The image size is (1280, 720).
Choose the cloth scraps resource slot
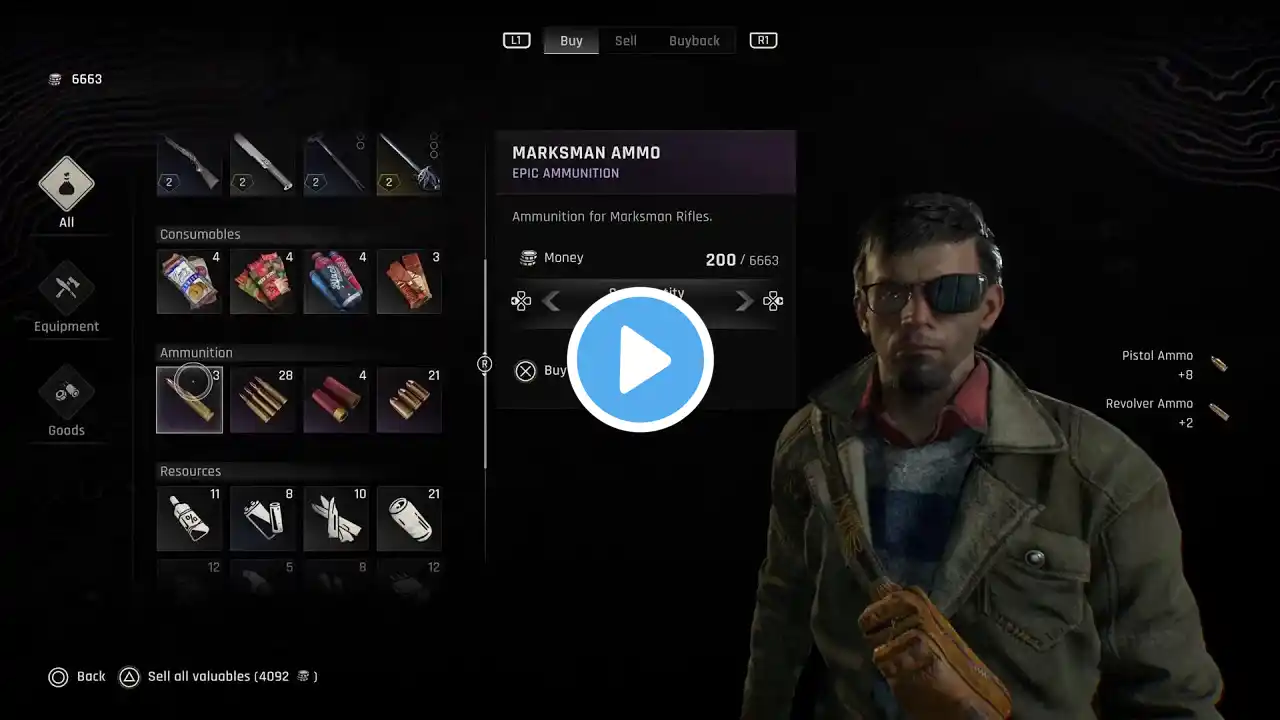336,518
